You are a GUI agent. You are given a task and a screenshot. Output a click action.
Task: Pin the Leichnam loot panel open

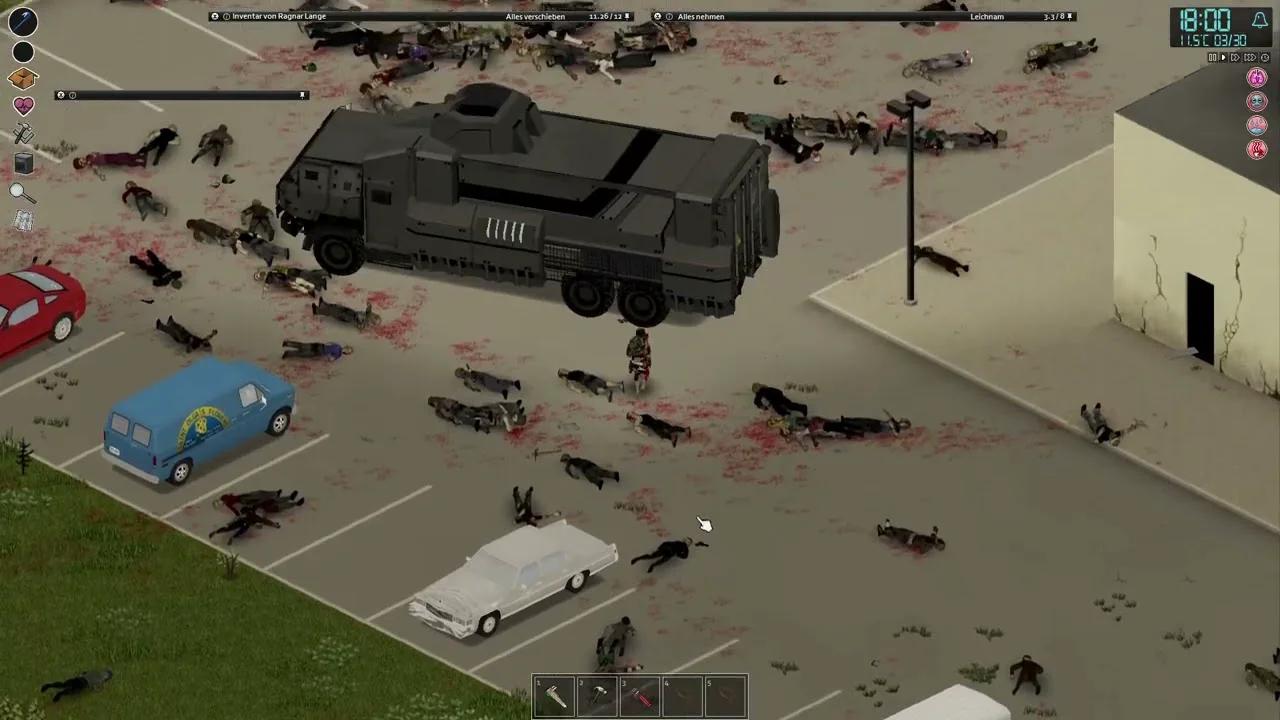pyautogui.click(x=1067, y=16)
